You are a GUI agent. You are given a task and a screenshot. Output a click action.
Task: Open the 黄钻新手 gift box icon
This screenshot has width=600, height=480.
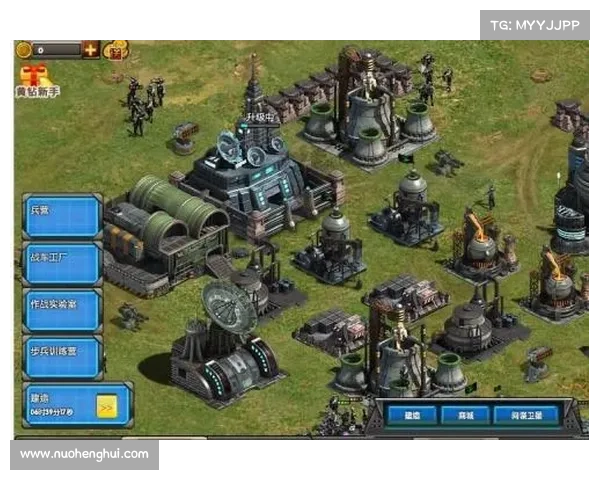click(35, 74)
